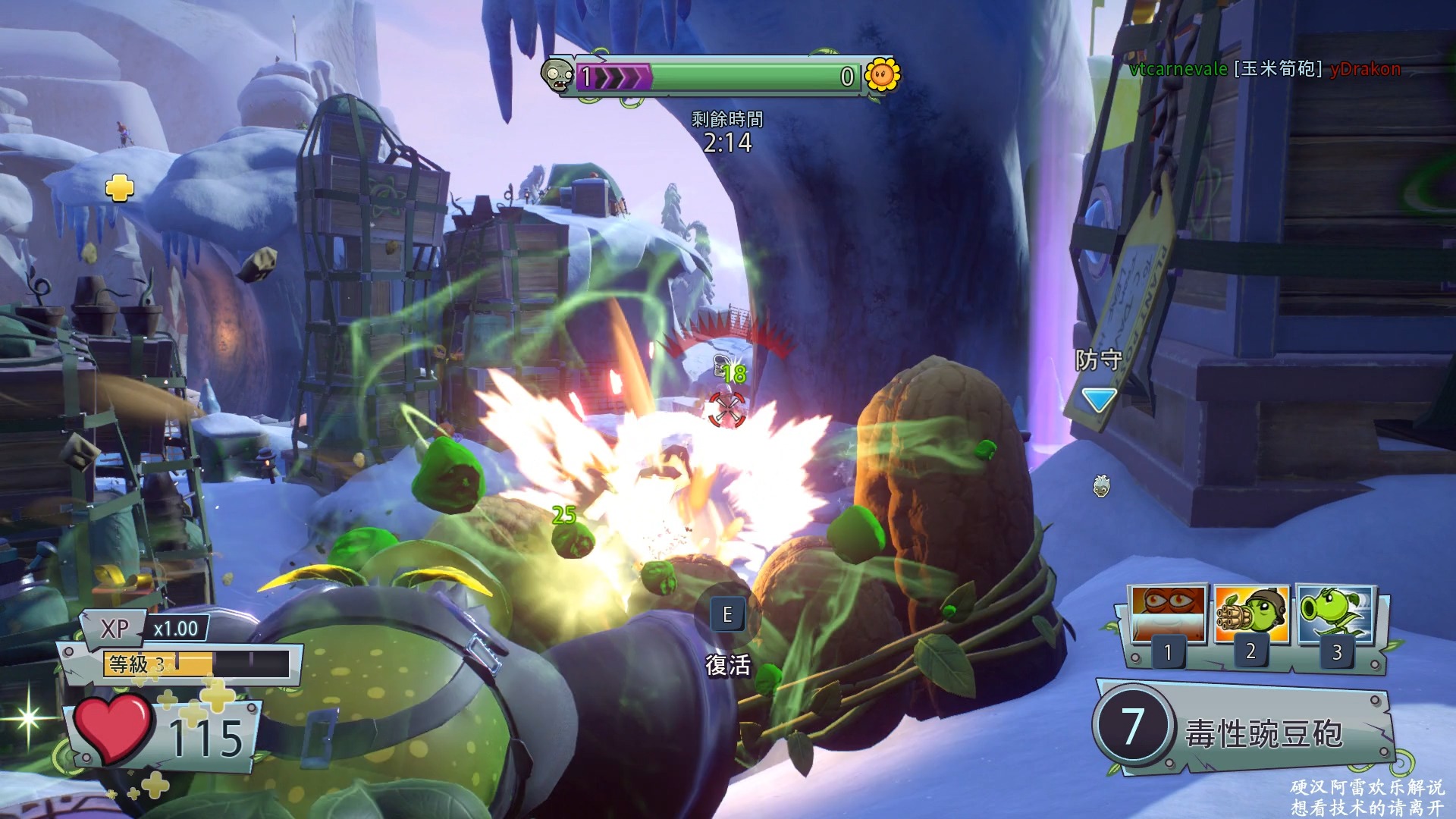Click the yellow cross heal marker
Screen dimensions: 1456x819
coord(119,187)
